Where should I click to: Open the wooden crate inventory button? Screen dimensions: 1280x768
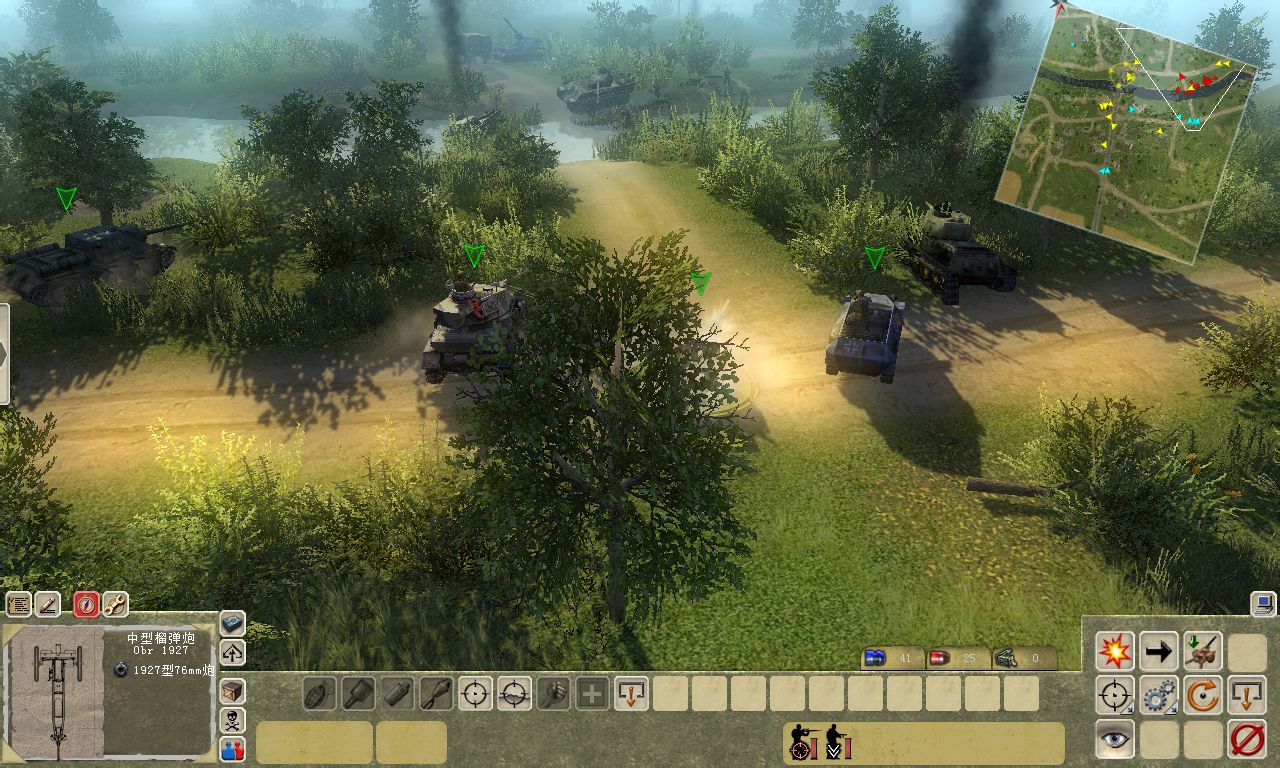click(232, 690)
